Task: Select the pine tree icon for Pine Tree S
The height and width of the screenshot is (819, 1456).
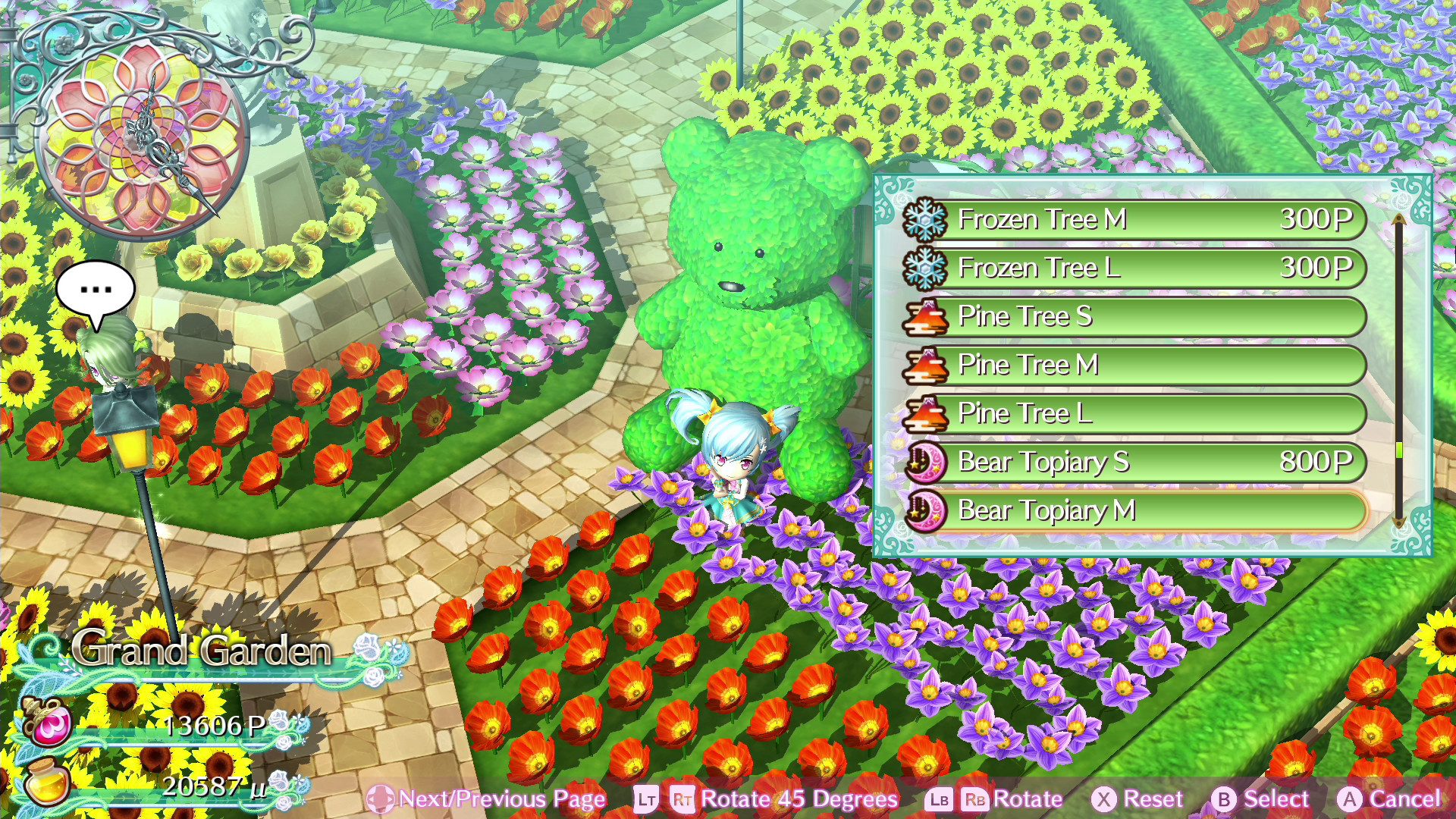Action: (926, 317)
